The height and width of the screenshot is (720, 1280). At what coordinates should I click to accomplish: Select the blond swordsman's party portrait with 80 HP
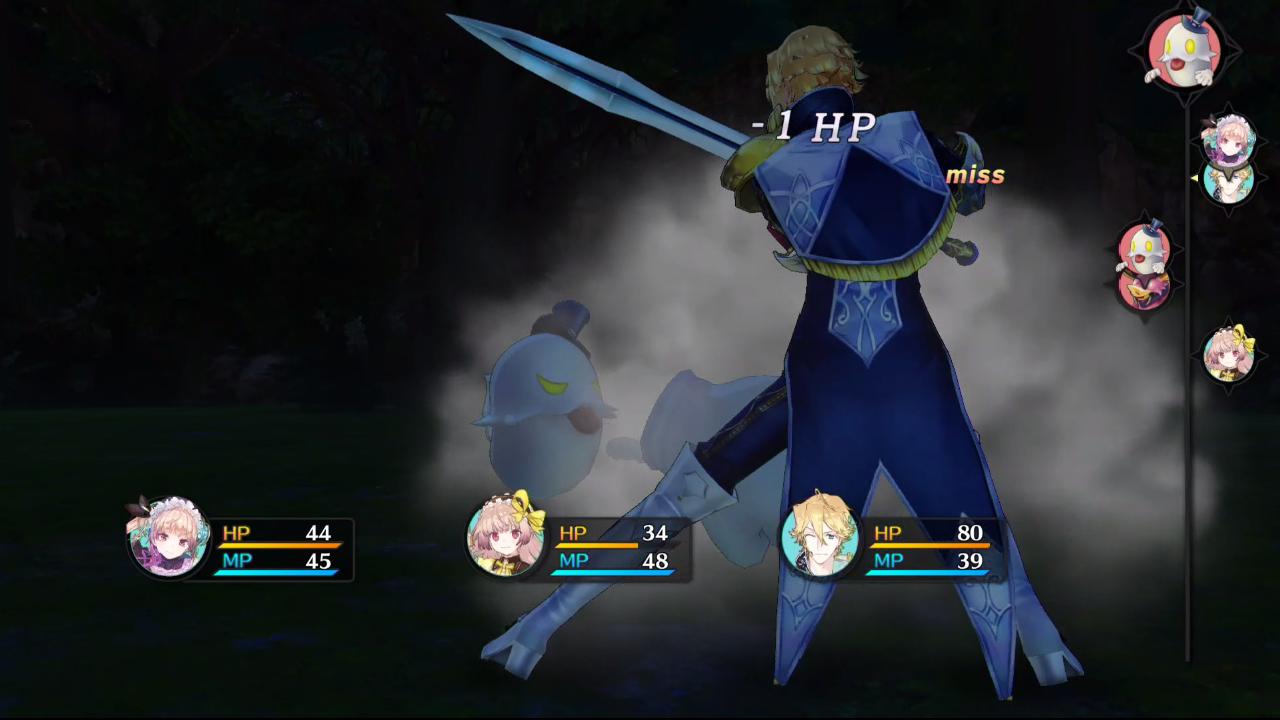(819, 536)
